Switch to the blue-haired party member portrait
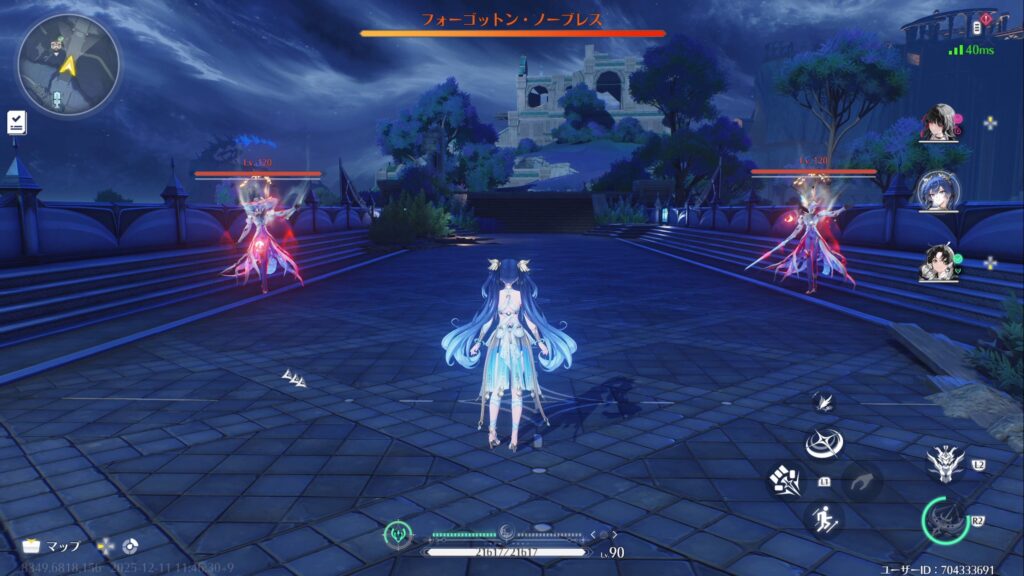1024x576 pixels. [939, 191]
